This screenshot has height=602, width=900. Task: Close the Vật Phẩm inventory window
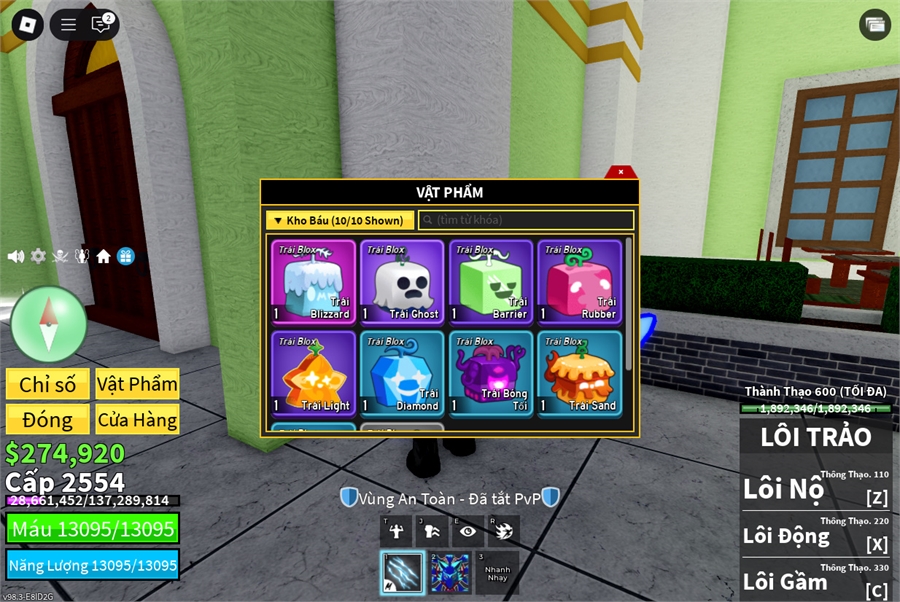tap(621, 172)
